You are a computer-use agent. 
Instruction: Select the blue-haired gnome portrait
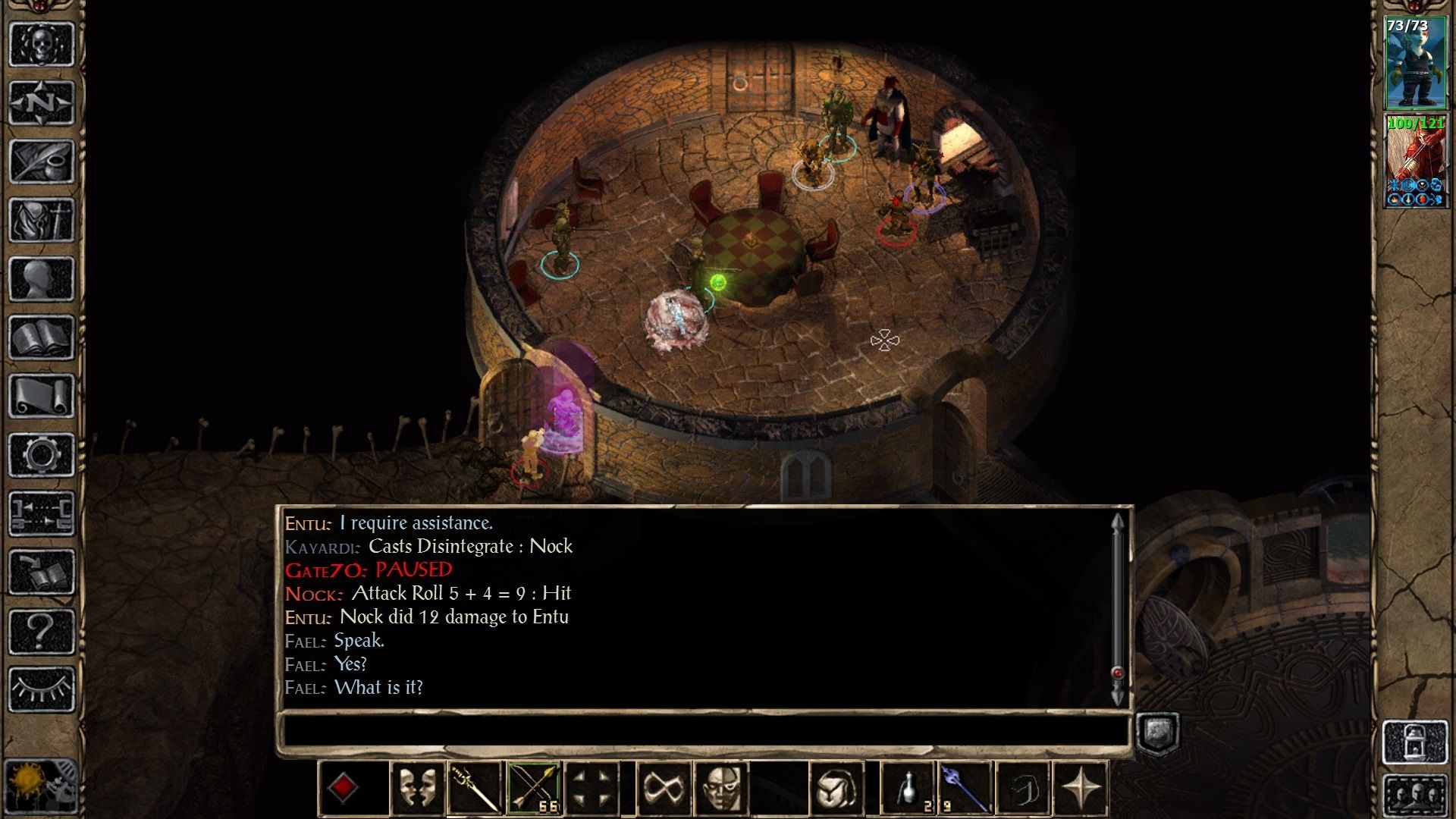1415,64
